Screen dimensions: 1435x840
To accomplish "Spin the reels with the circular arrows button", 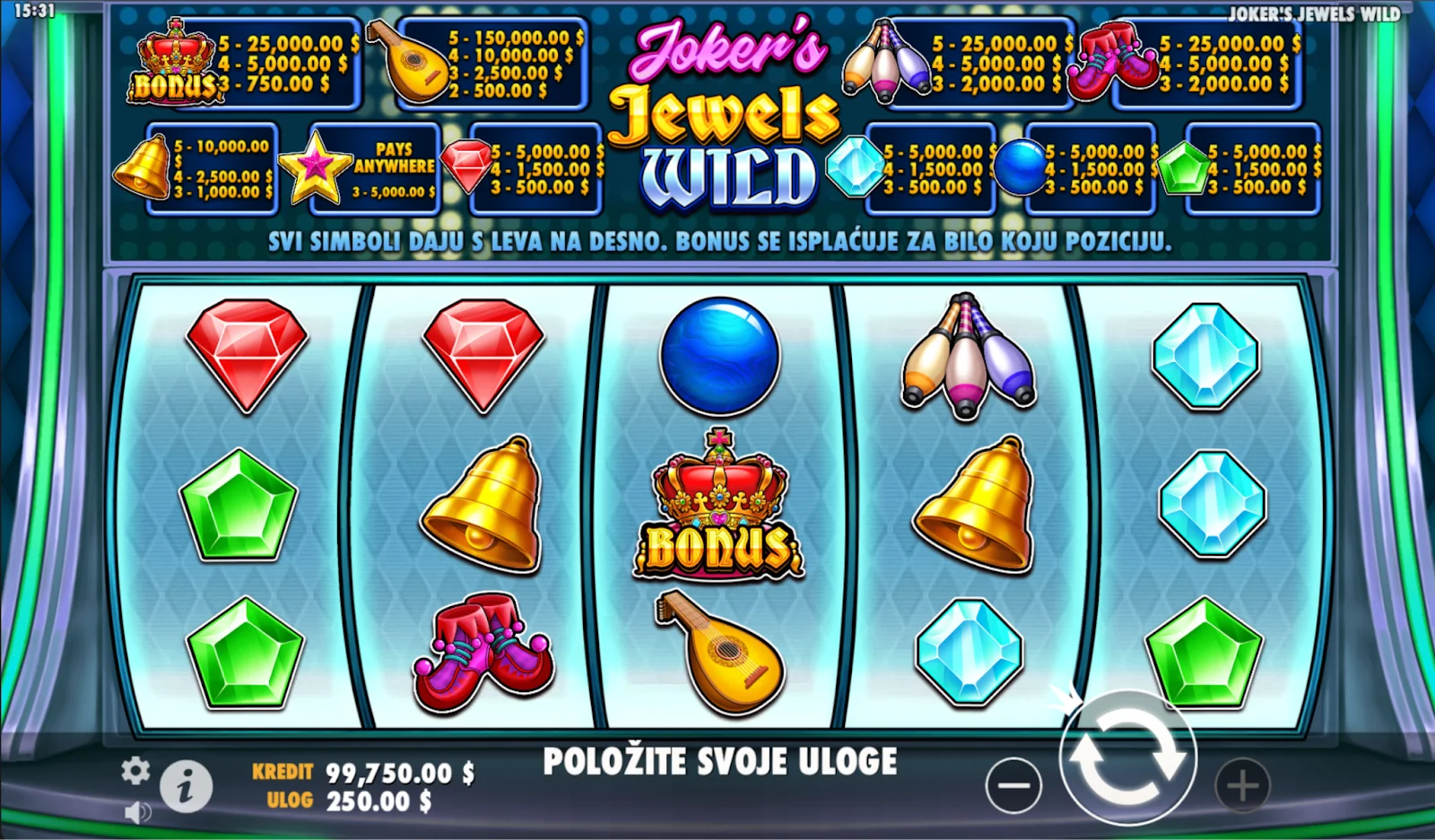I will (x=1127, y=758).
